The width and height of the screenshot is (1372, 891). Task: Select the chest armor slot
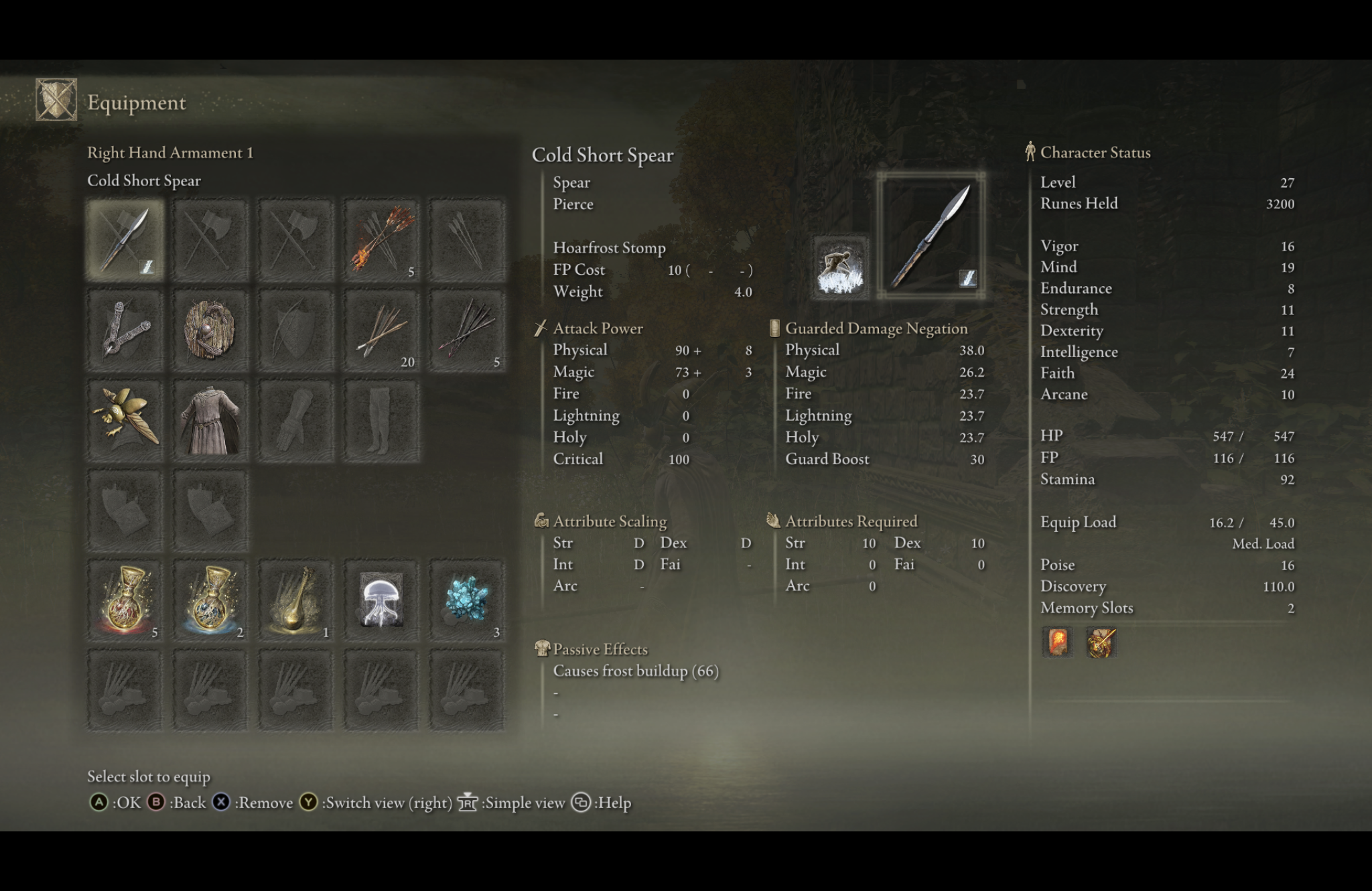pyautogui.click(x=210, y=419)
